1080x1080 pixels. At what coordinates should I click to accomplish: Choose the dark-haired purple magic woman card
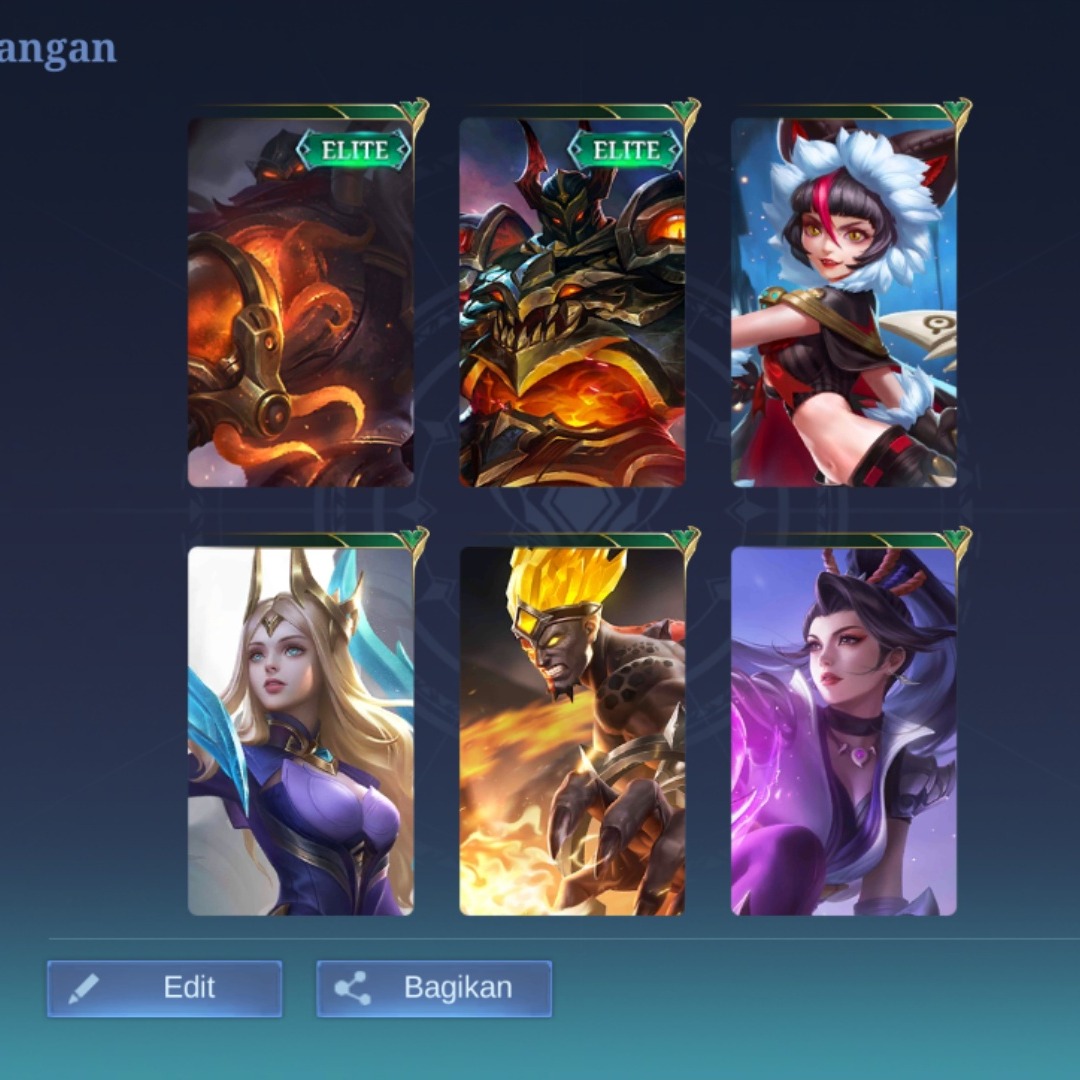point(844,730)
